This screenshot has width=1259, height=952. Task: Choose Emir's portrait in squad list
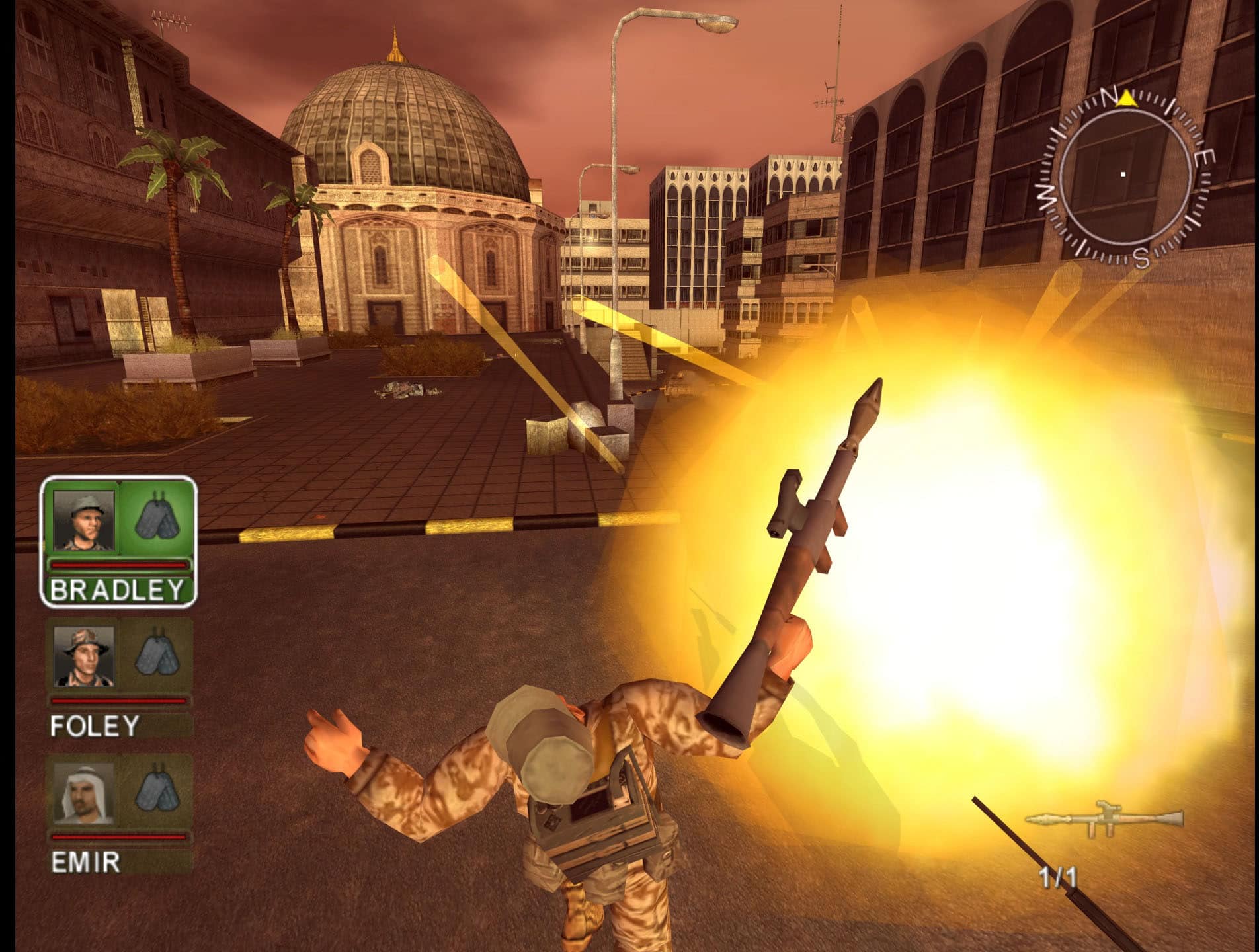coord(84,793)
